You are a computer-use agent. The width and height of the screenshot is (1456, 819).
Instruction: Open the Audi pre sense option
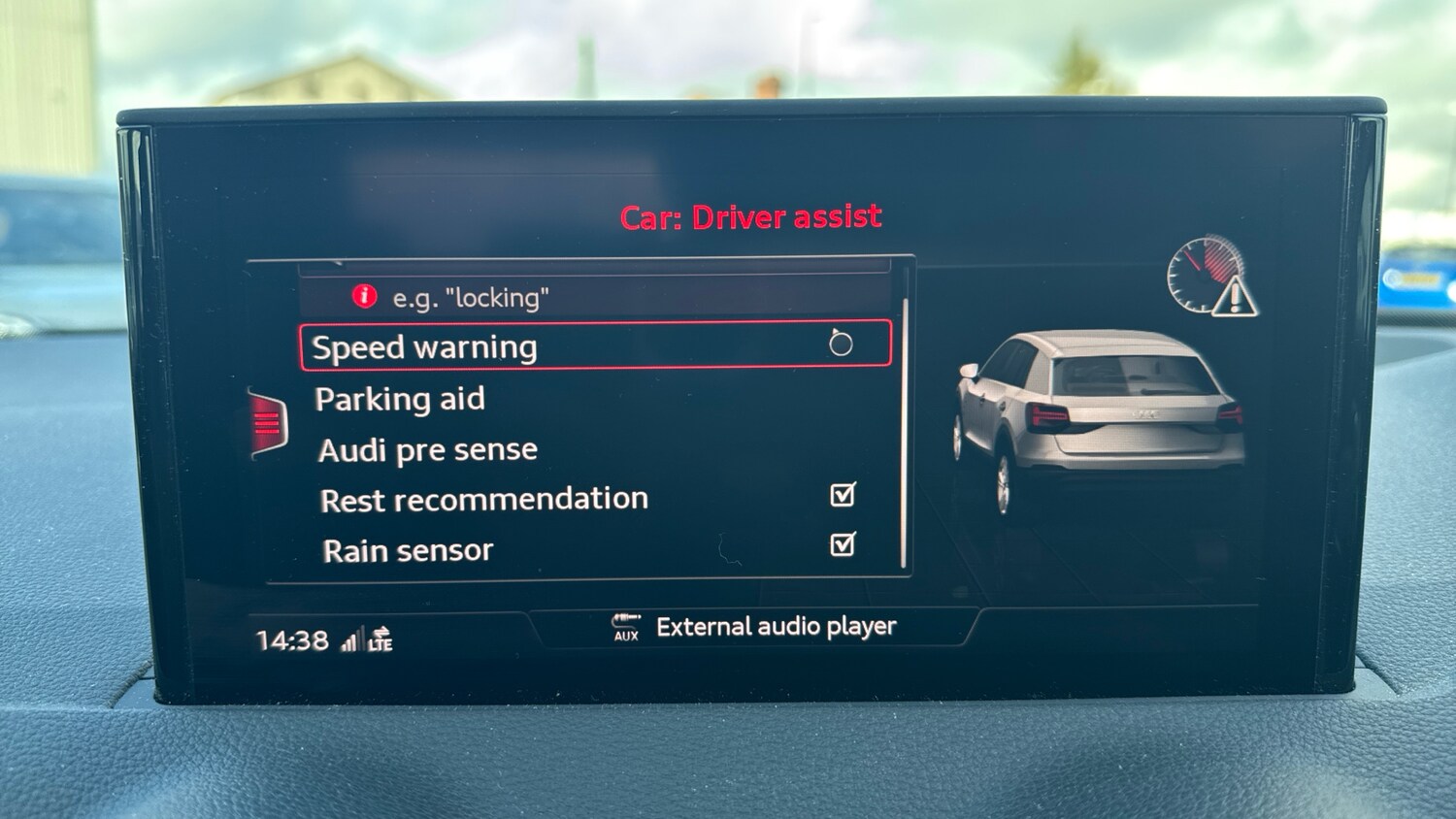pos(427,450)
